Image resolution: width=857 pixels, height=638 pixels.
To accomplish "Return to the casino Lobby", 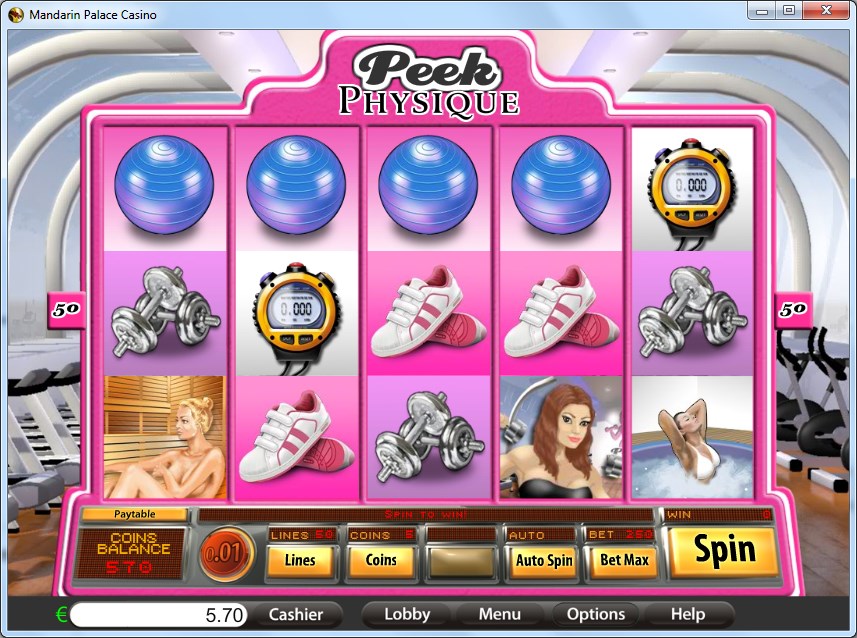I will pos(407,614).
